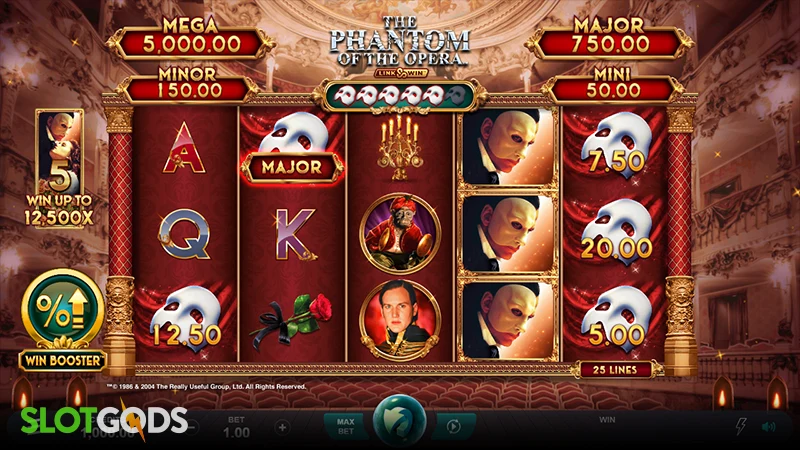Mute the game sound
The height and width of the screenshot is (450, 800).
point(767,426)
